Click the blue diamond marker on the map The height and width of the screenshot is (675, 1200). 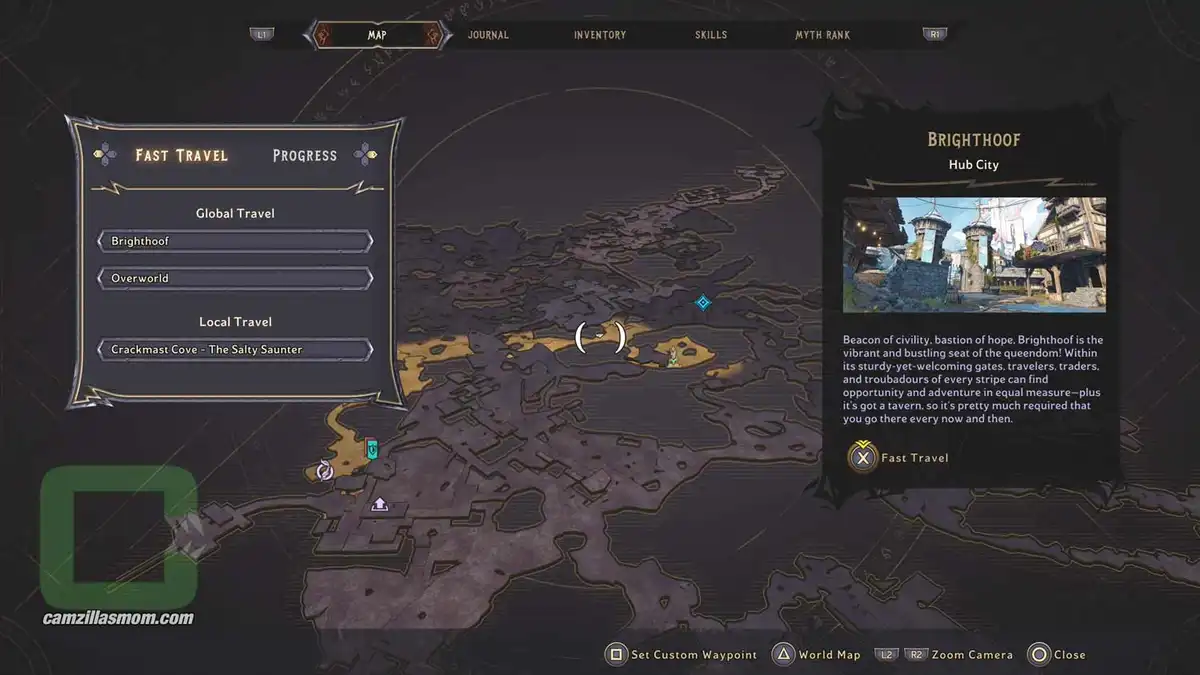703,302
